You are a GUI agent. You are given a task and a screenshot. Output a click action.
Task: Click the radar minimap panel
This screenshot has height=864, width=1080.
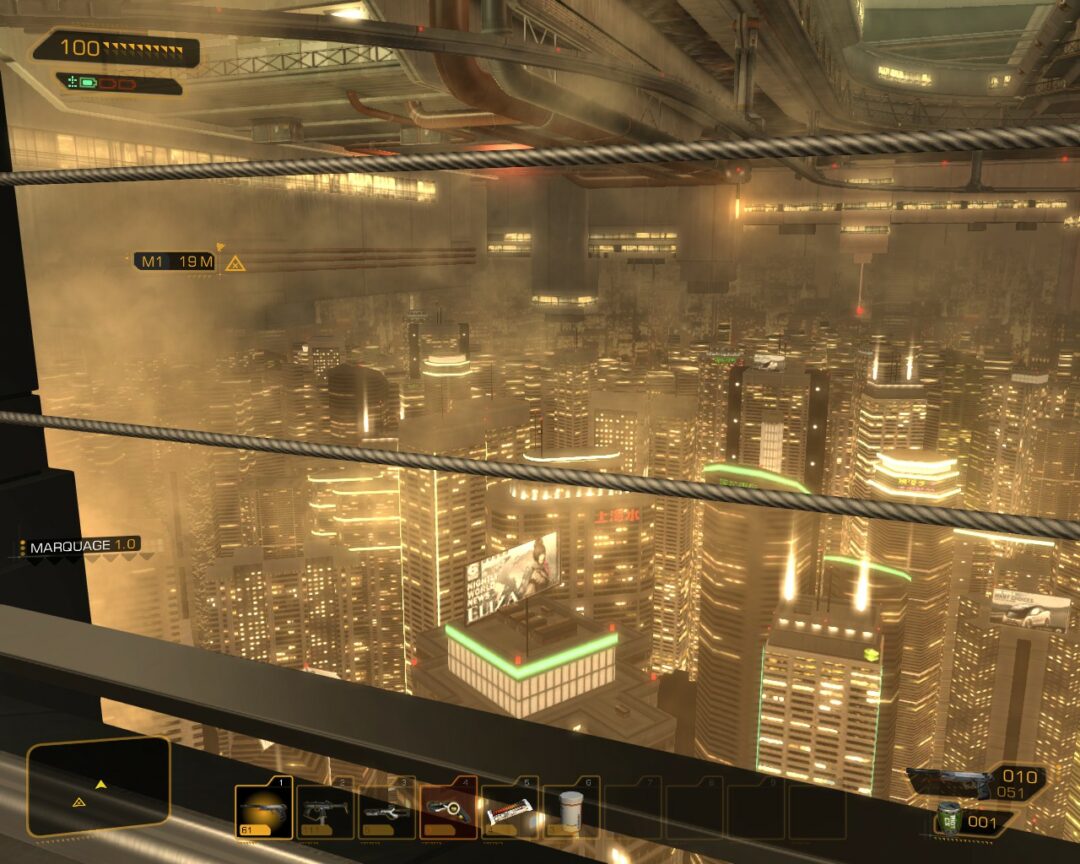(x=98, y=787)
